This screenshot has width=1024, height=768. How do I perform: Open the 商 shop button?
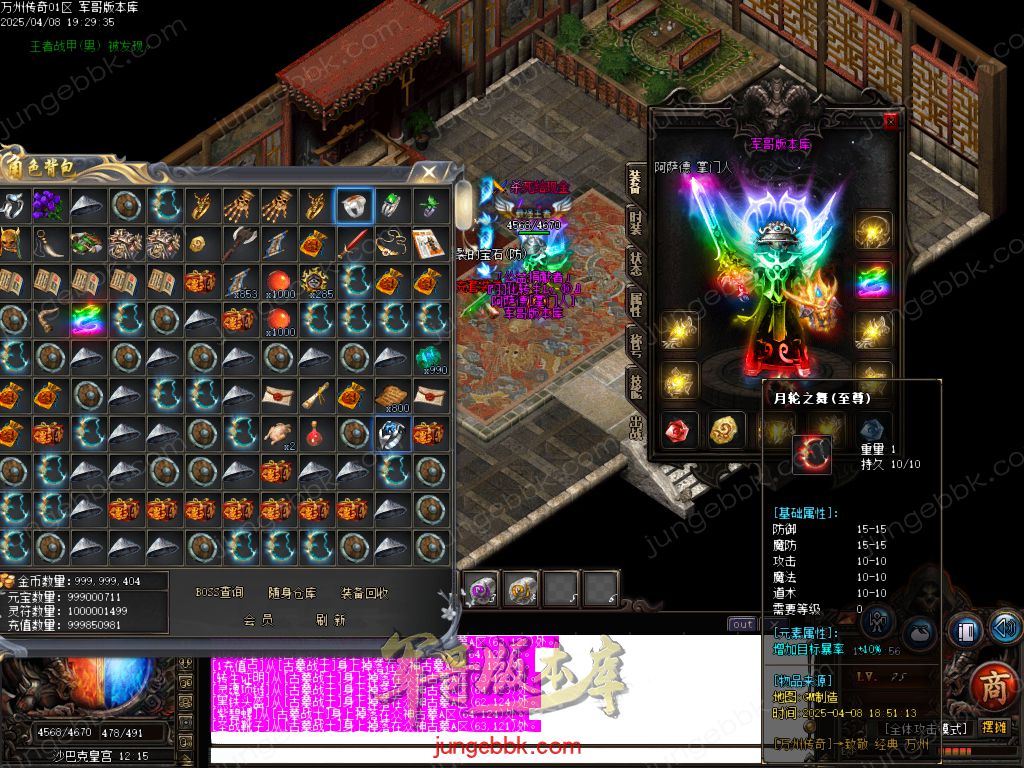992,686
